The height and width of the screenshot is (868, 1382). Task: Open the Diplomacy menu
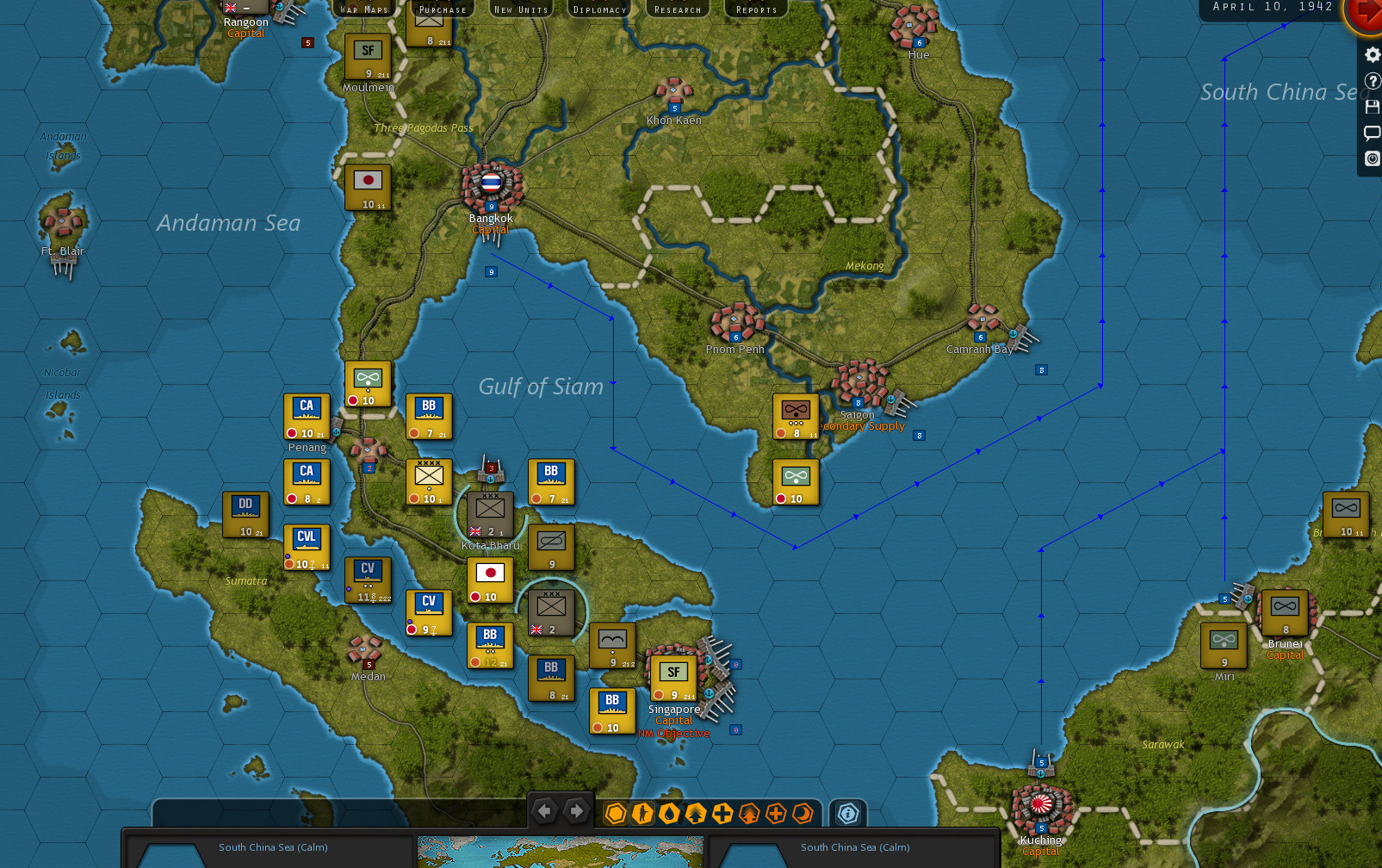(x=599, y=9)
